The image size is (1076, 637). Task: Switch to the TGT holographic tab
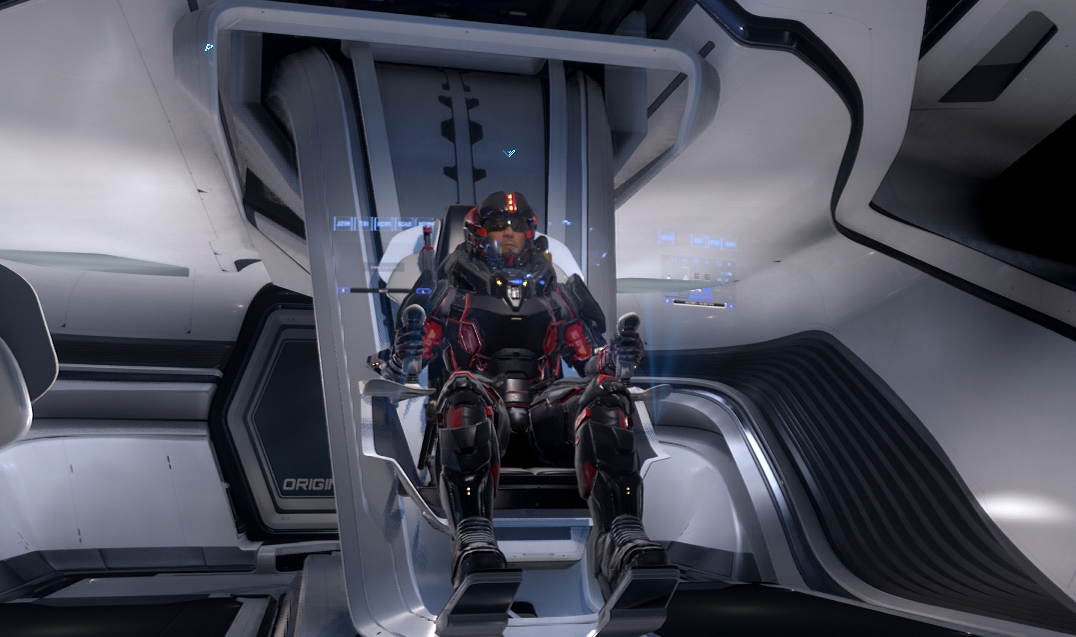click(364, 224)
